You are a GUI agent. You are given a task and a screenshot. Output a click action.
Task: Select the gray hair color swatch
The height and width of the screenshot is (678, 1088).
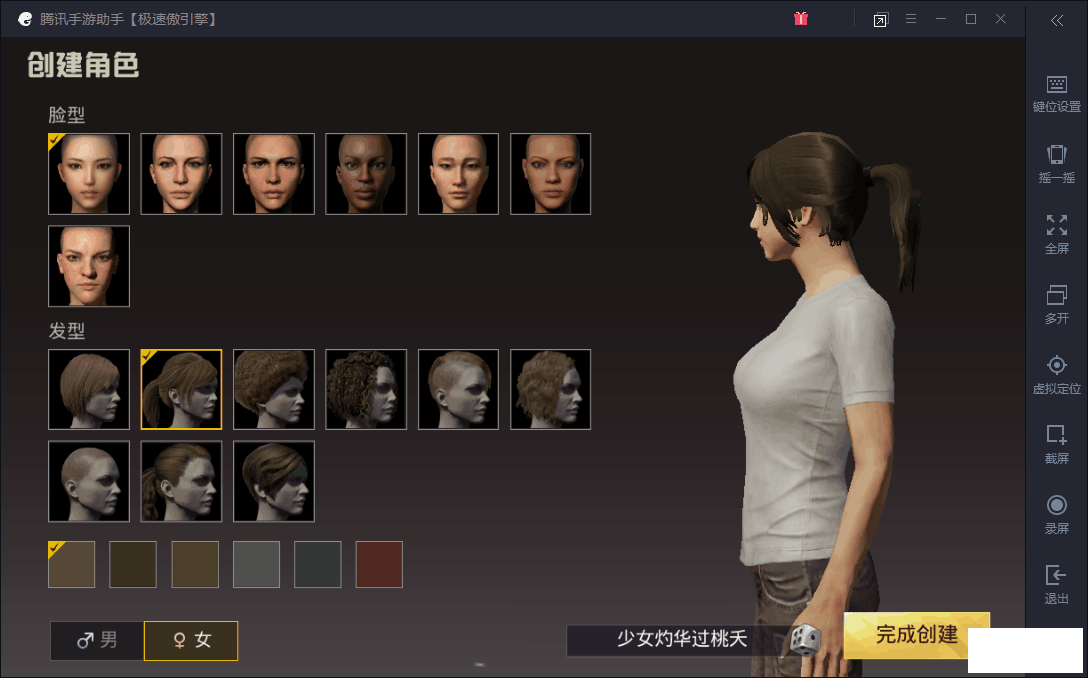256,565
